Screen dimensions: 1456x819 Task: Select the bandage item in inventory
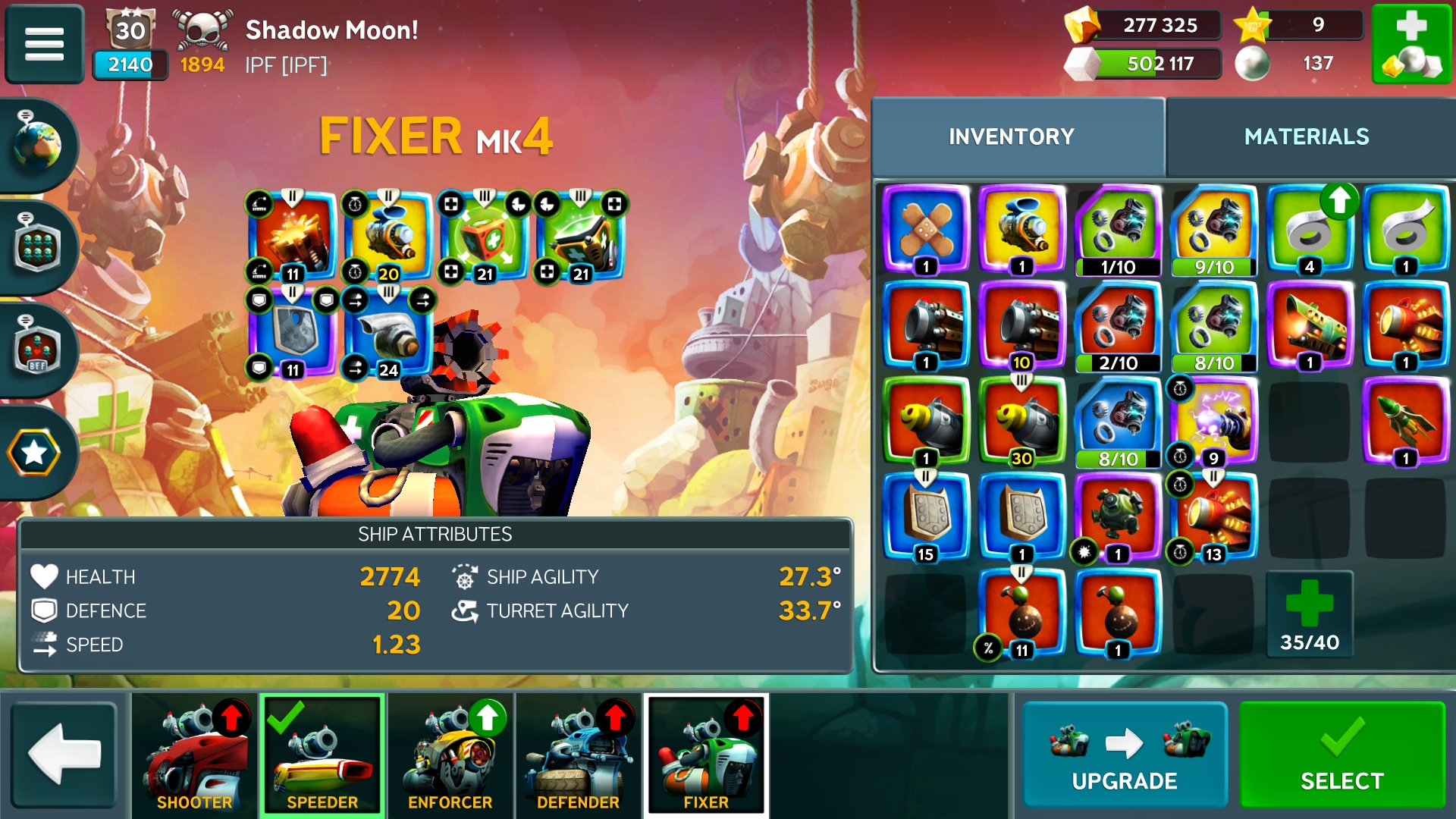(926, 229)
